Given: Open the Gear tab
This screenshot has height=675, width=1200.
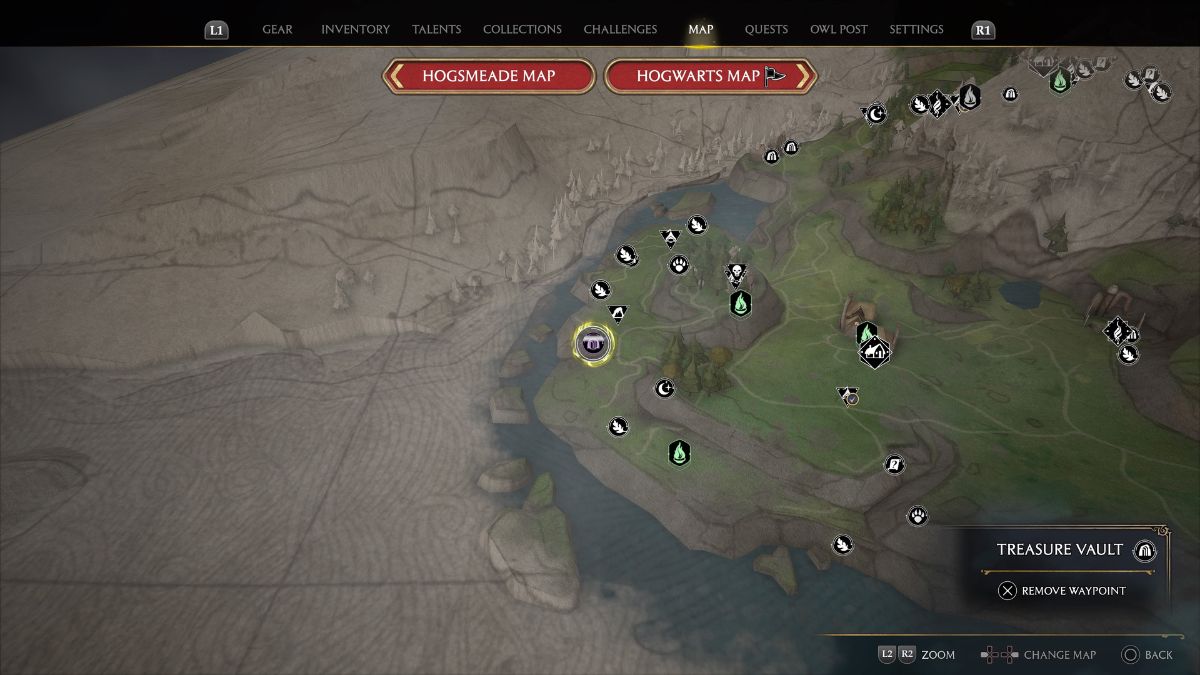Looking at the screenshot, I should click(x=277, y=29).
